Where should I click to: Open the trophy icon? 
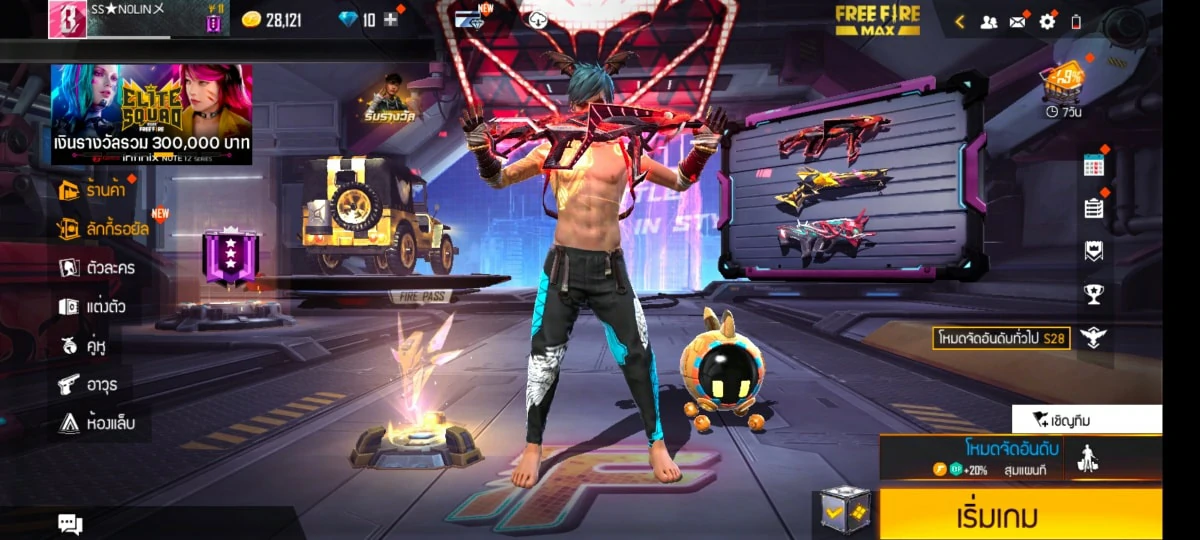point(1093,294)
